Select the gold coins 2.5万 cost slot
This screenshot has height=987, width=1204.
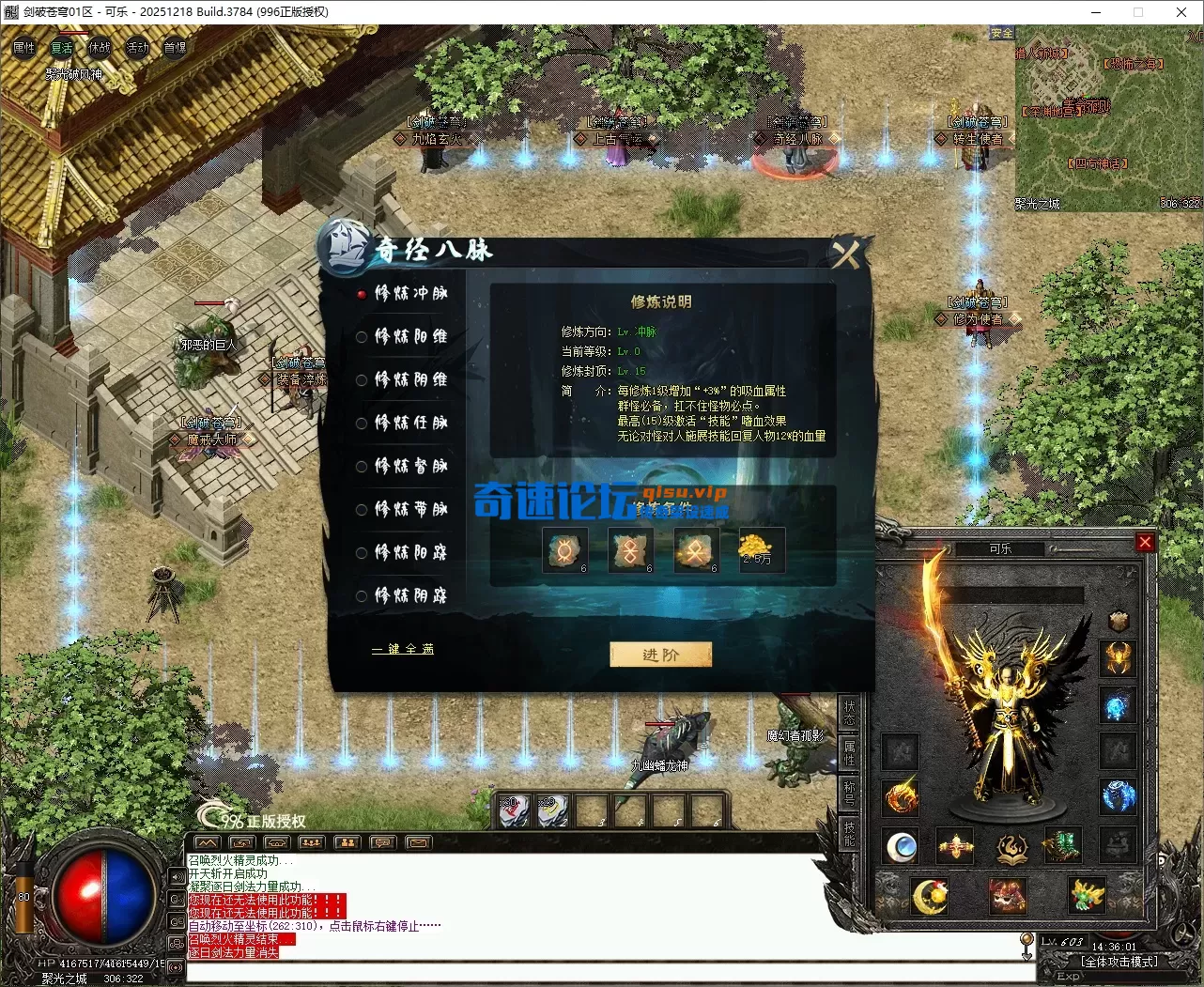[x=757, y=549]
